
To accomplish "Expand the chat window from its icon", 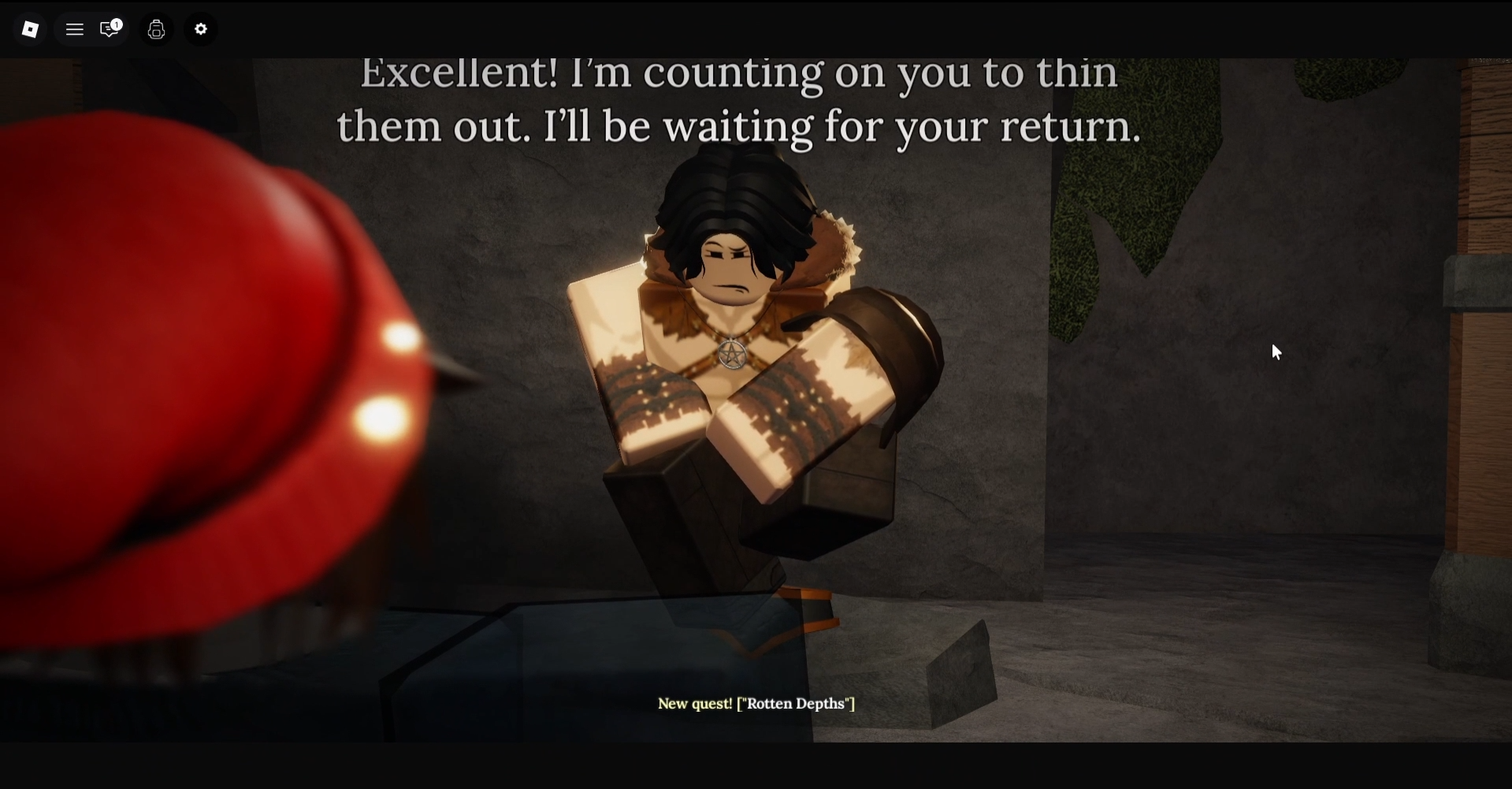I will tap(108, 30).
